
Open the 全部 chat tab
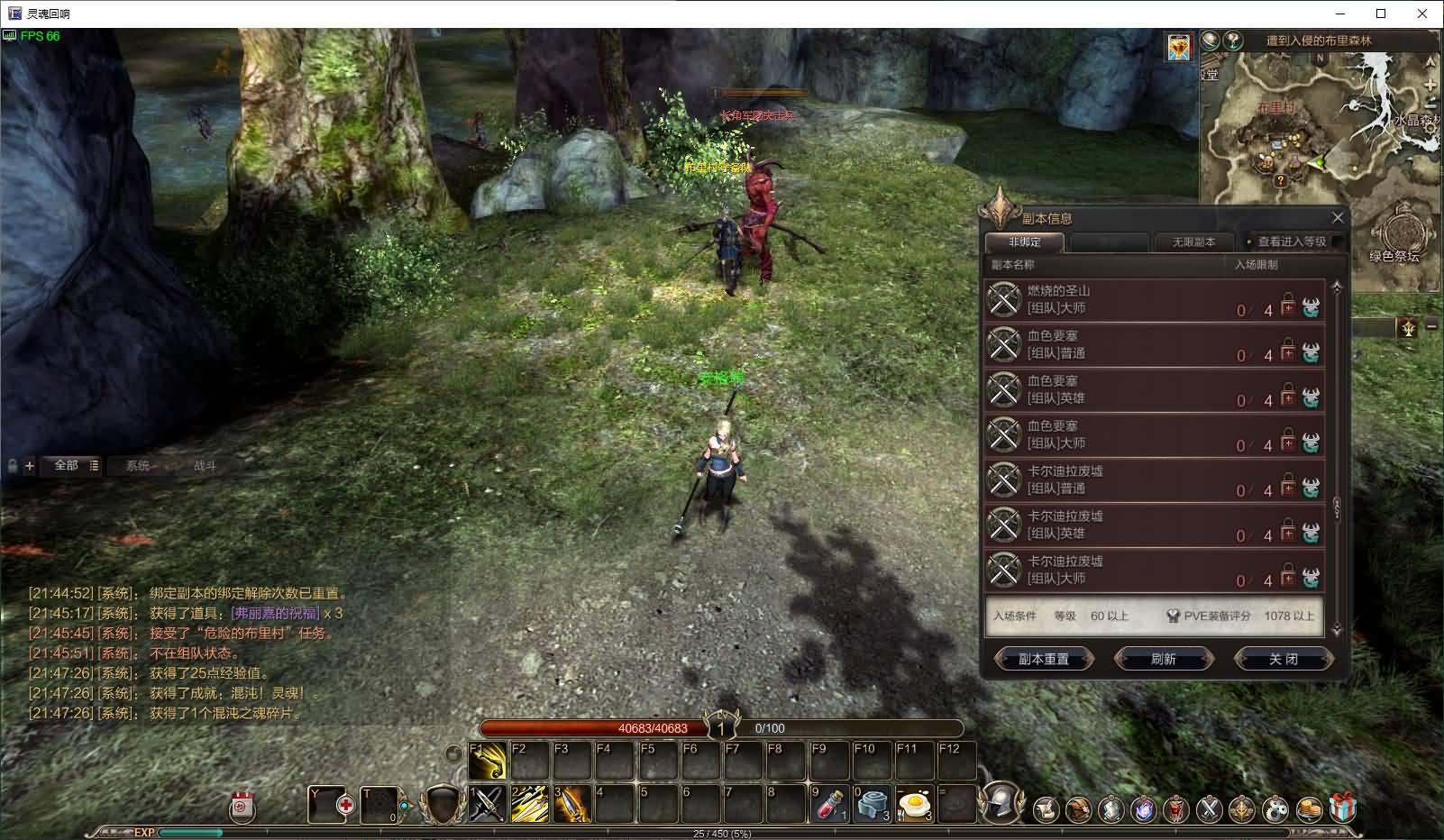(67, 466)
